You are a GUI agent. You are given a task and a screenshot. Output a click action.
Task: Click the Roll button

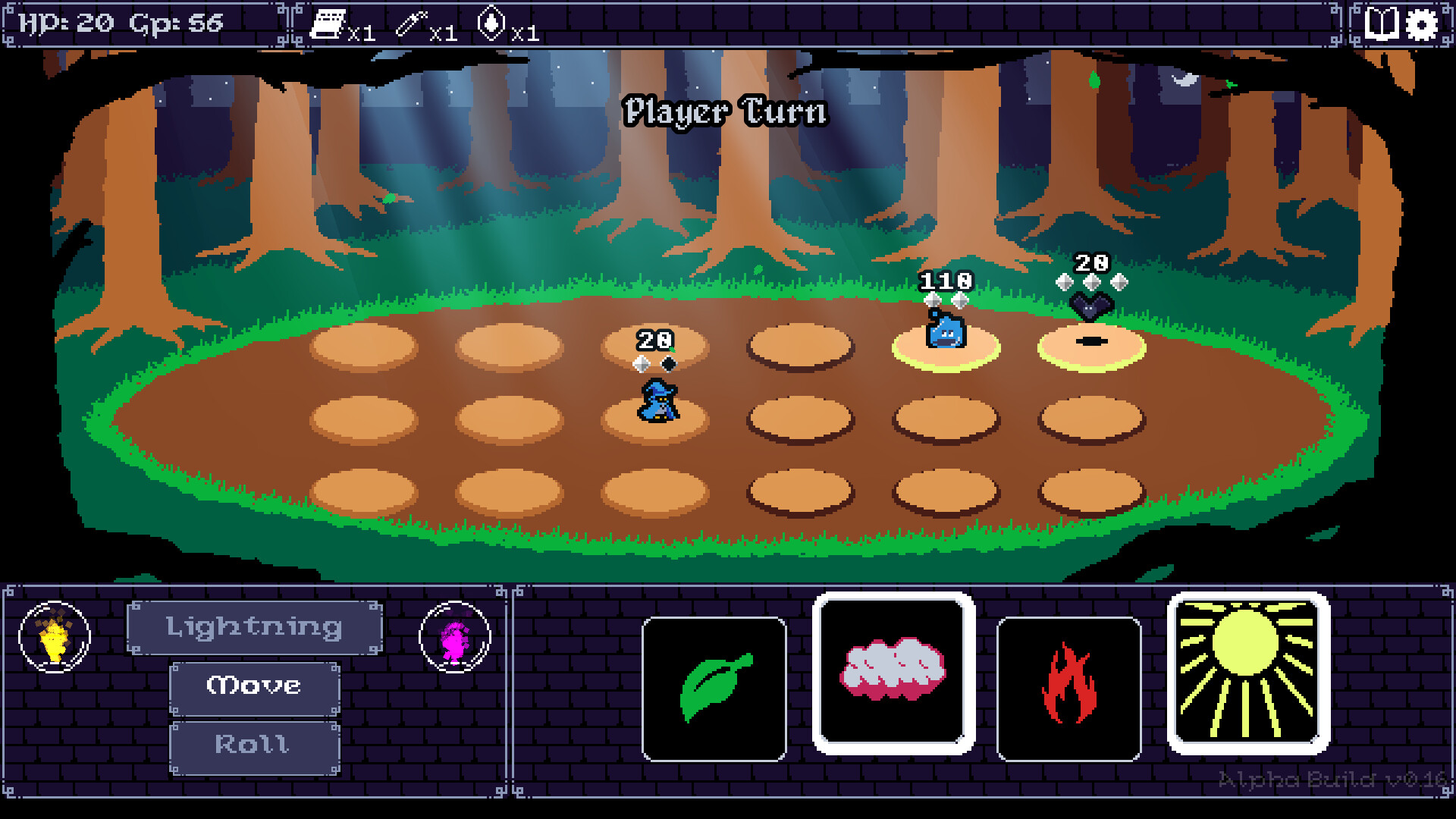(253, 745)
